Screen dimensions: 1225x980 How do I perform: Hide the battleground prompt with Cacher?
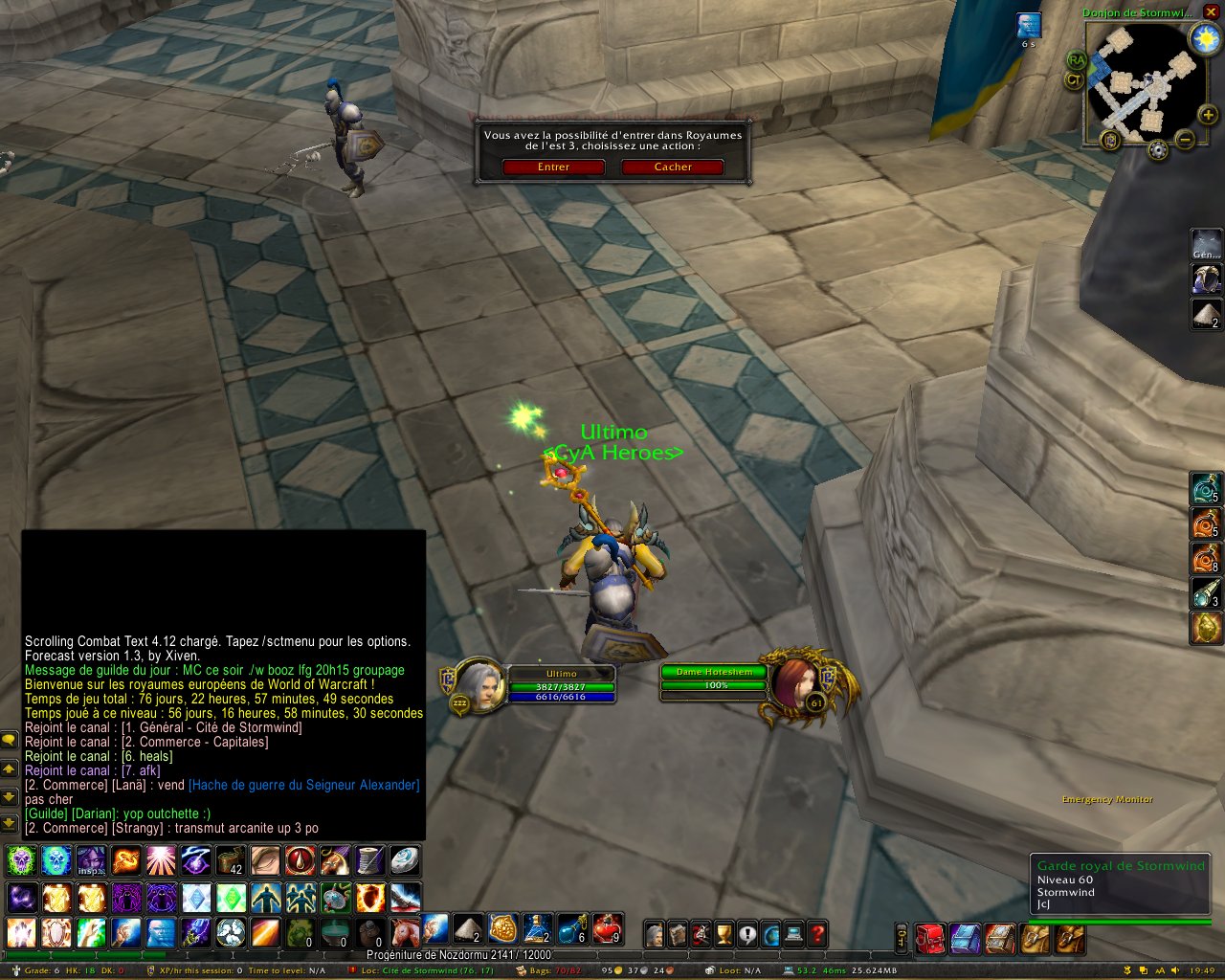click(673, 167)
